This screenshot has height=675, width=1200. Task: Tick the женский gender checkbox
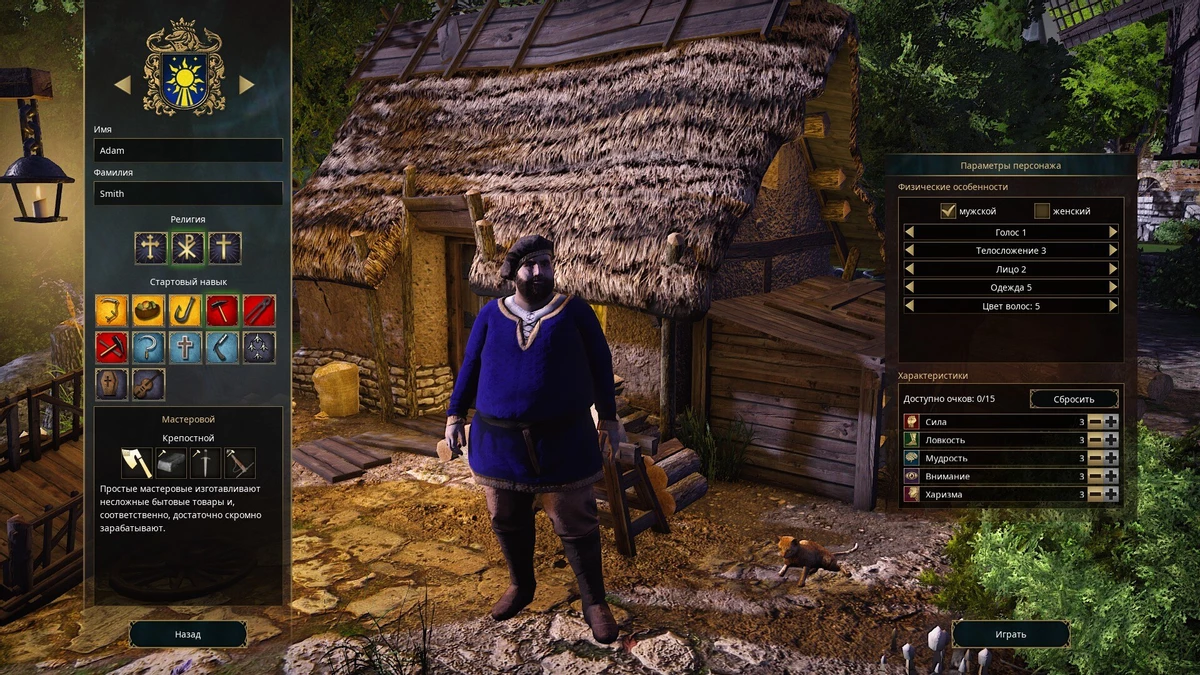(x=1042, y=211)
